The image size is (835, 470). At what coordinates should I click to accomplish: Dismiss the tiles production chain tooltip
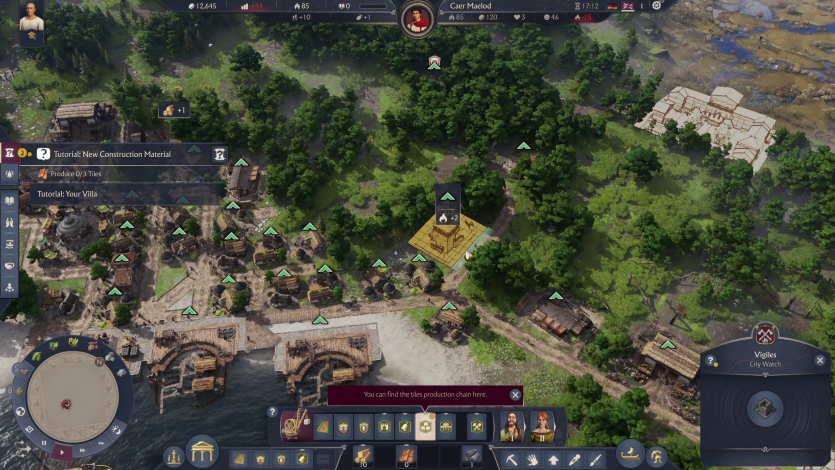tap(515, 395)
